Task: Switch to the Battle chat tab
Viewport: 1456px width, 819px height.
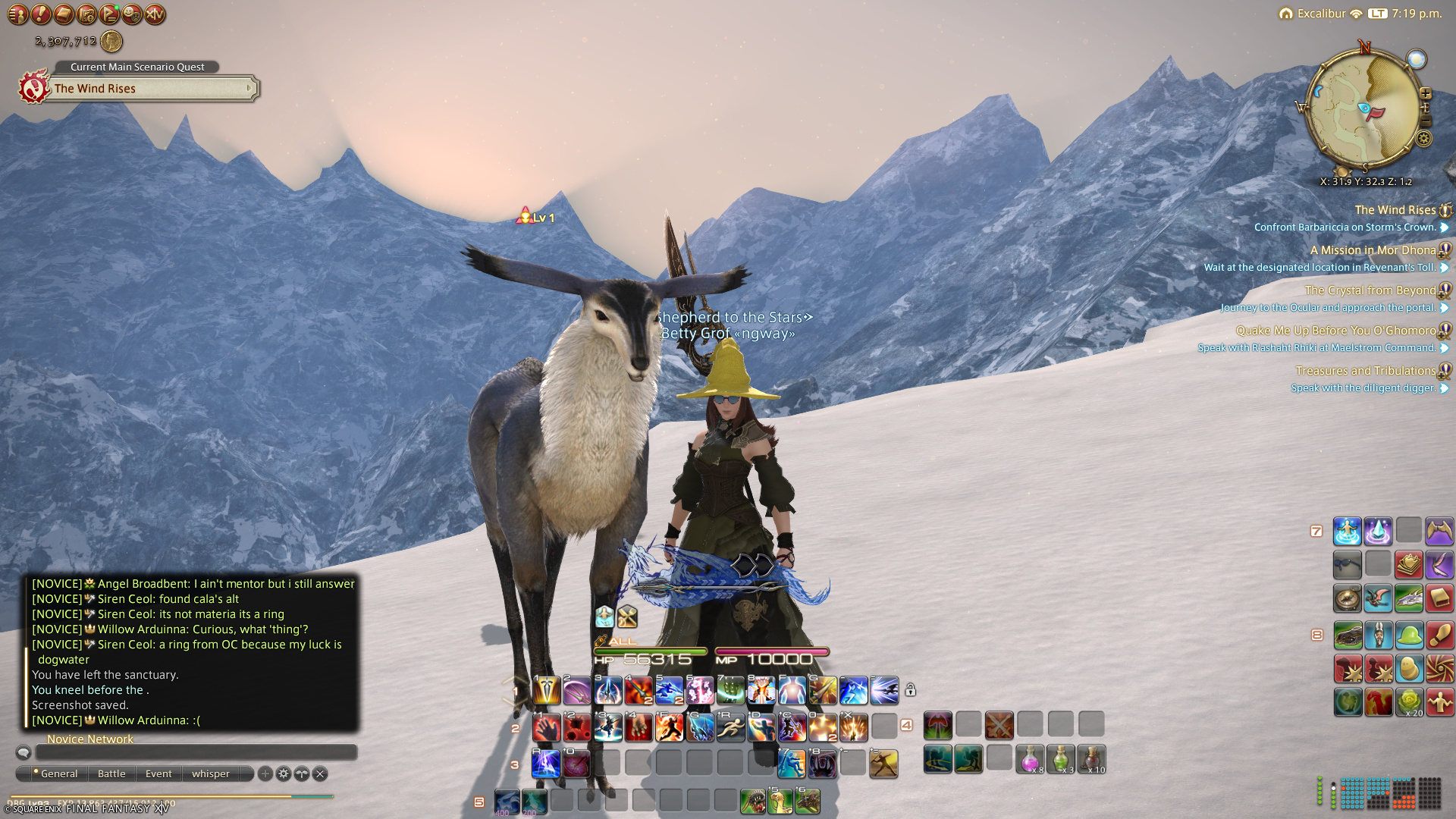Action: [111, 773]
